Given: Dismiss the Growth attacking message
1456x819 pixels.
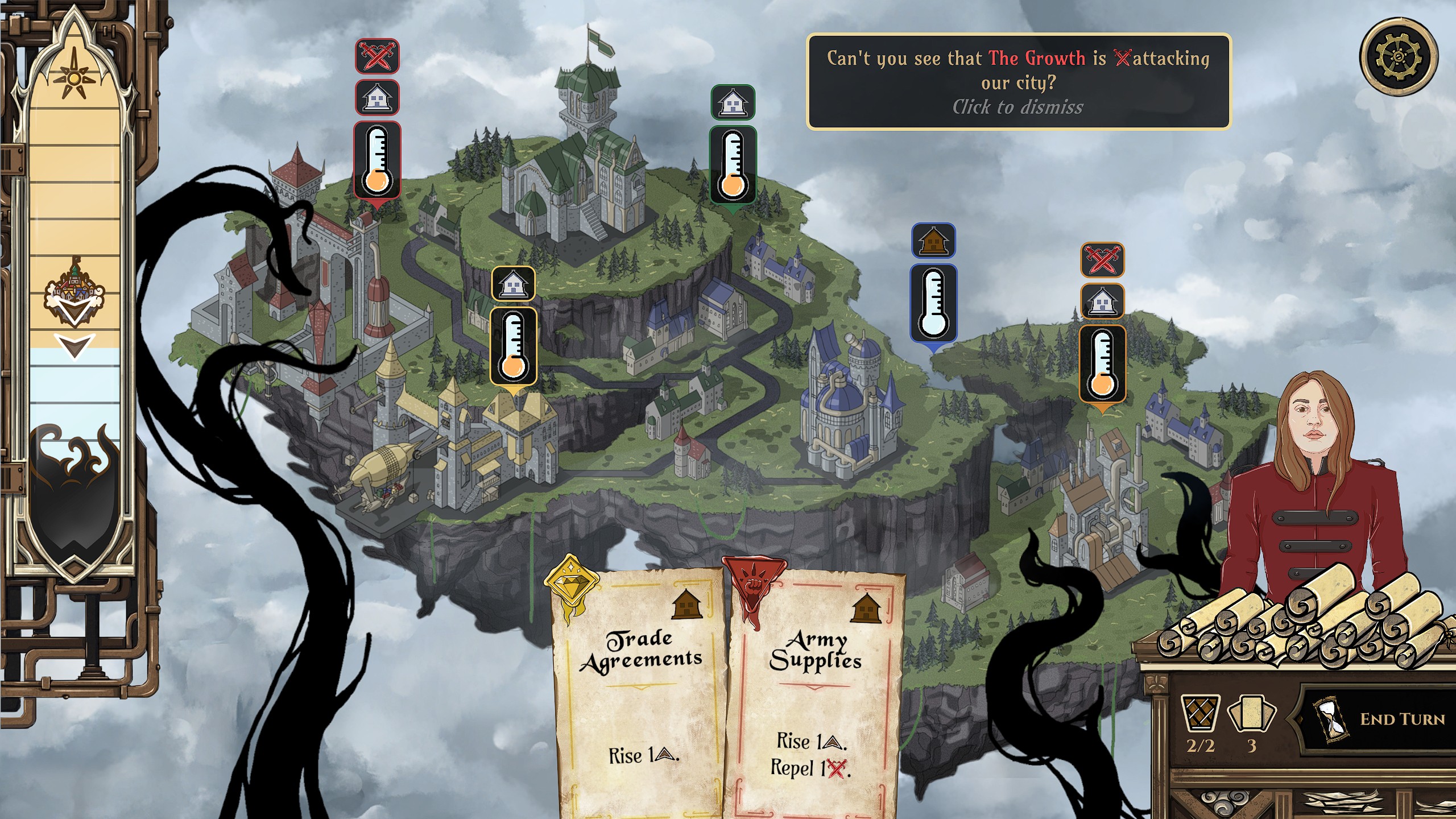Looking at the screenshot, I should [x=1018, y=81].
